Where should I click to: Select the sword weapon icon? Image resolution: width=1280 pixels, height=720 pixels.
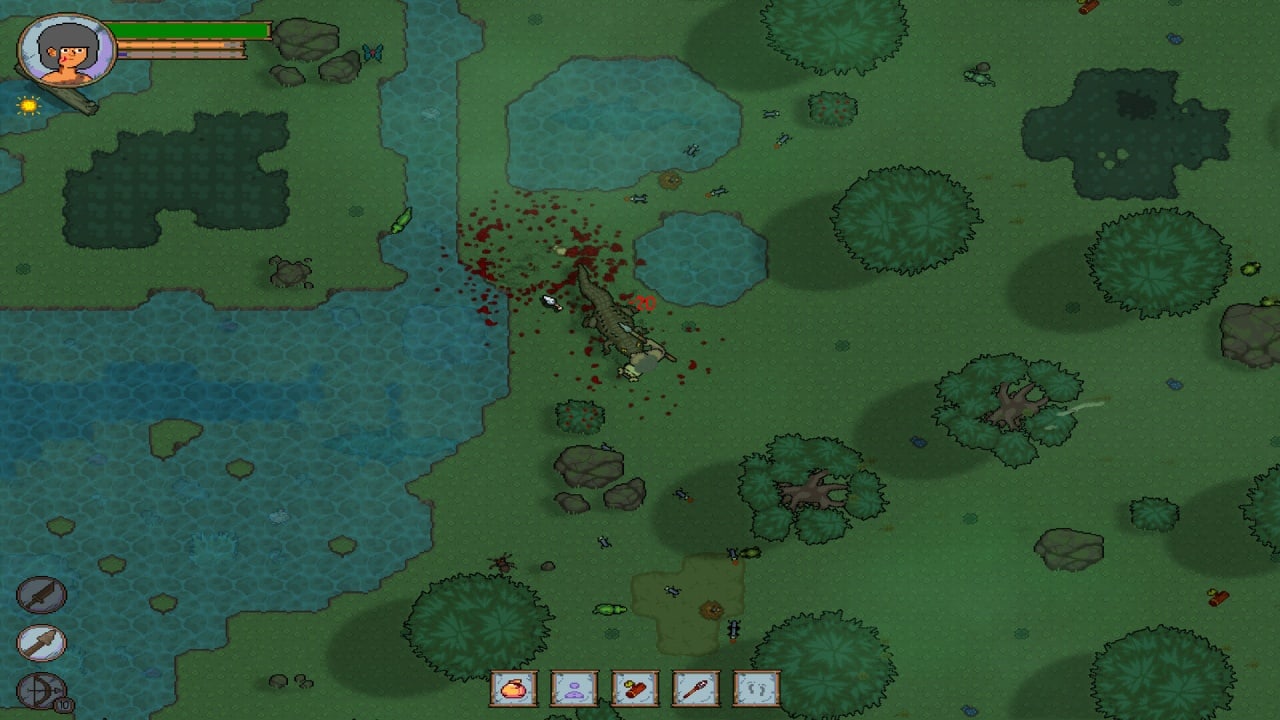41,596
